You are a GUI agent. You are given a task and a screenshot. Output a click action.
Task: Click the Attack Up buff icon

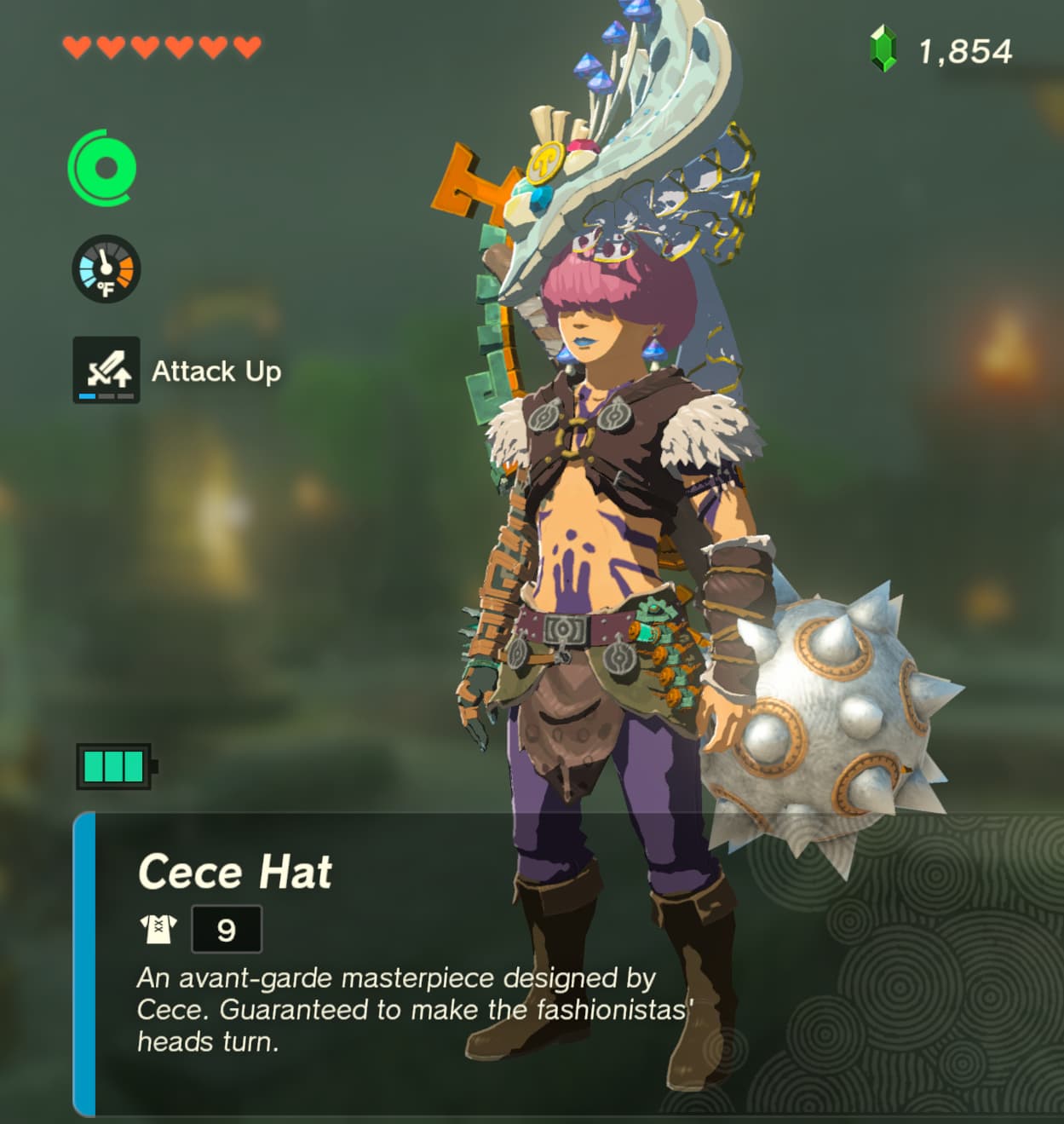tap(106, 370)
